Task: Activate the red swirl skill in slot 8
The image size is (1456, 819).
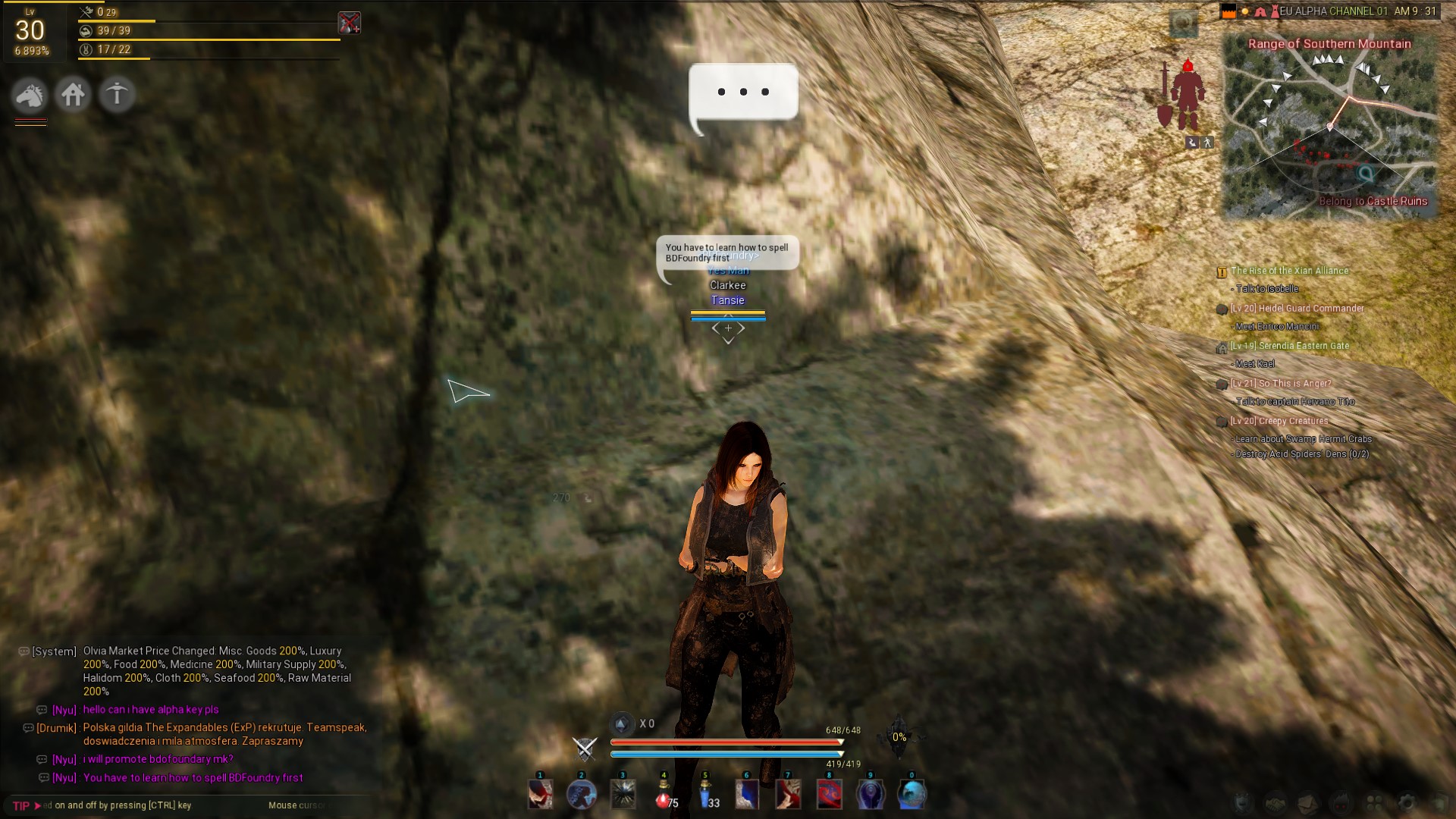Action: [830, 795]
